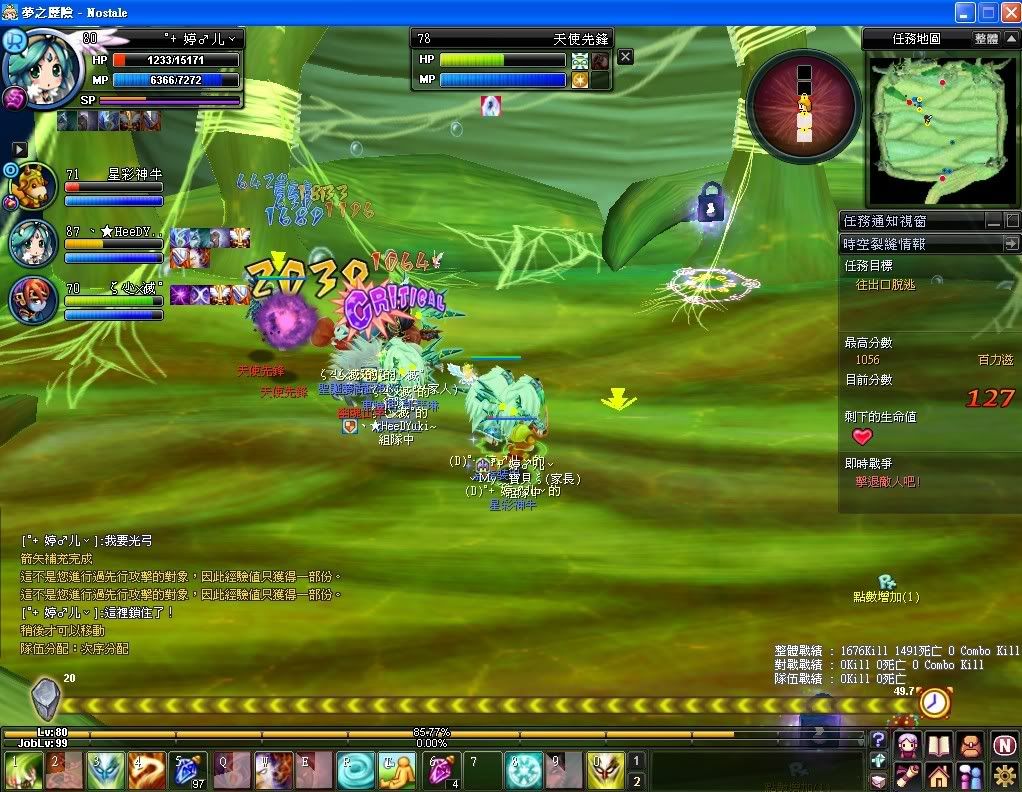The height and width of the screenshot is (792, 1022).
Task: Select party member 星彩神牛 portrait
Action: (x=35, y=186)
